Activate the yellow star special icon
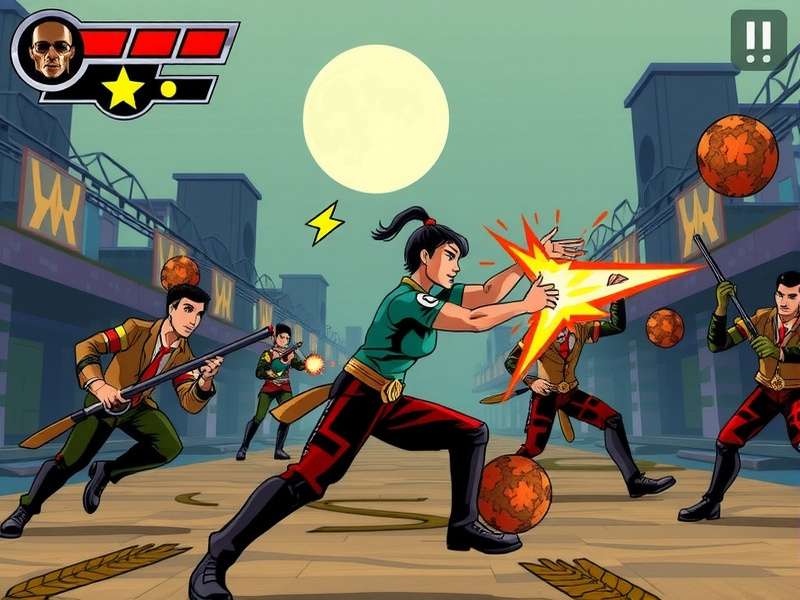Image resolution: width=800 pixels, height=600 pixels. click(123, 89)
